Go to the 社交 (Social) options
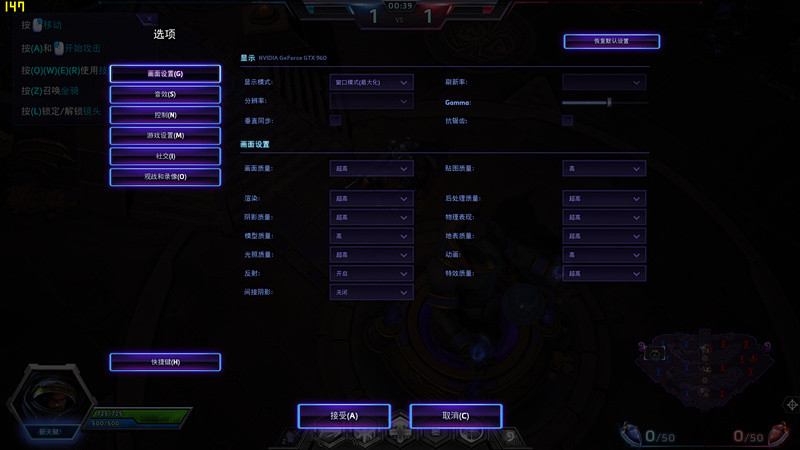800x450 pixels. [x=165, y=156]
